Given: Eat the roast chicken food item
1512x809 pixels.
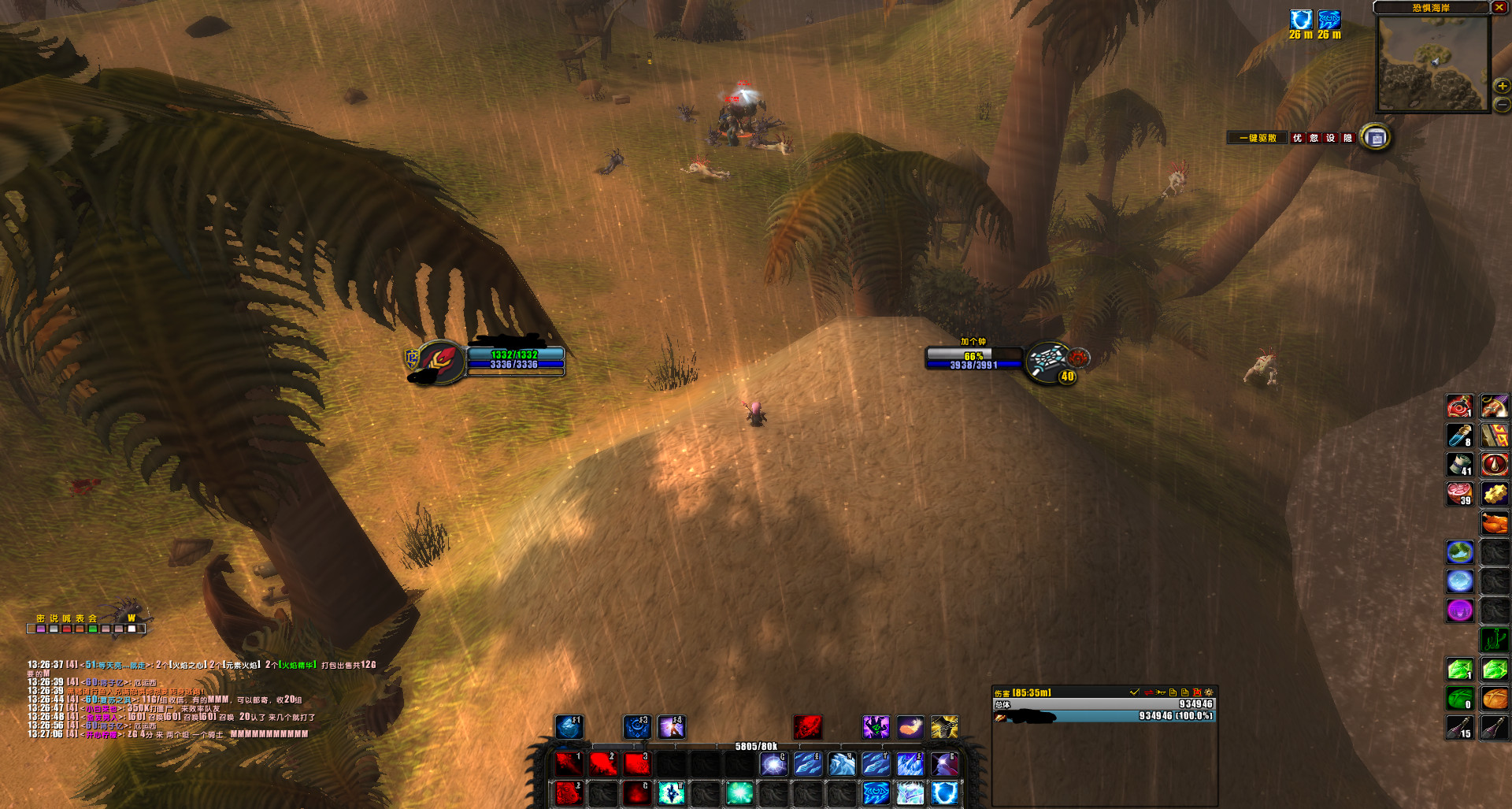Looking at the screenshot, I should coord(1494,522).
